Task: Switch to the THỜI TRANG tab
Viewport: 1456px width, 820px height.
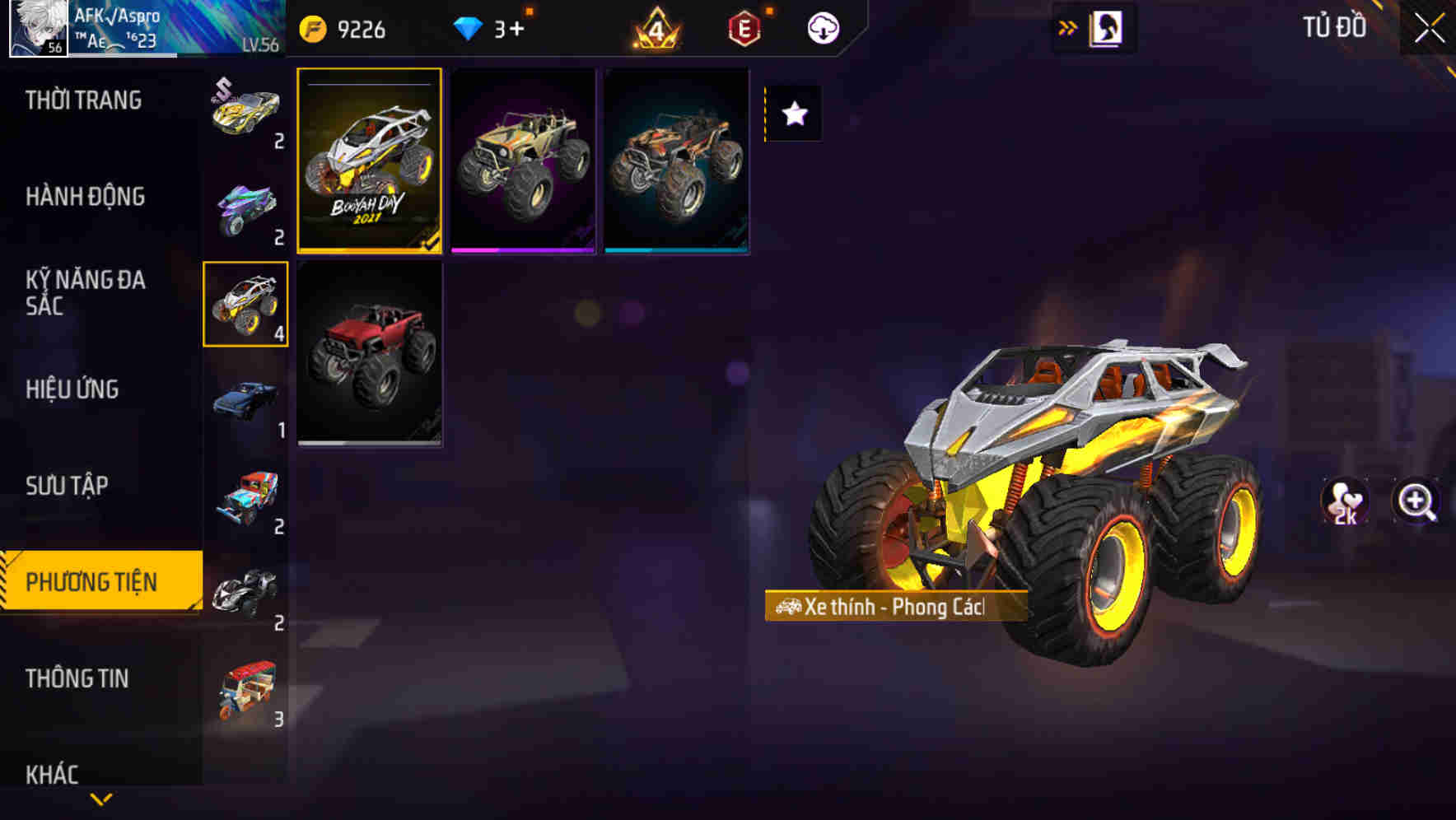Action: (85, 100)
